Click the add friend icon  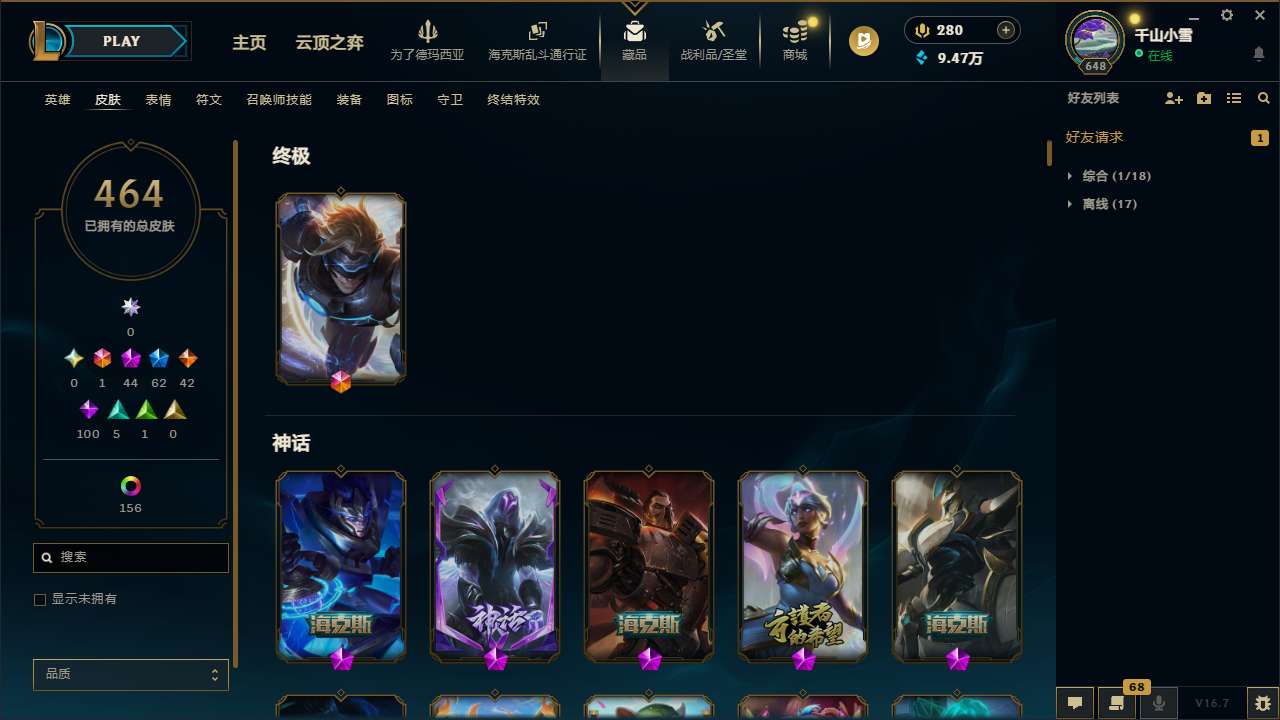[1173, 98]
